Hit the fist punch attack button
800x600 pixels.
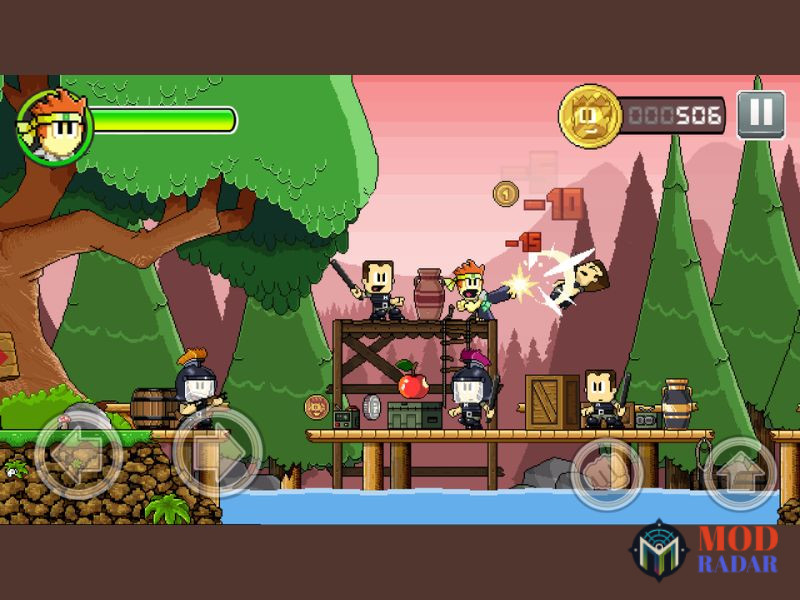[607, 472]
